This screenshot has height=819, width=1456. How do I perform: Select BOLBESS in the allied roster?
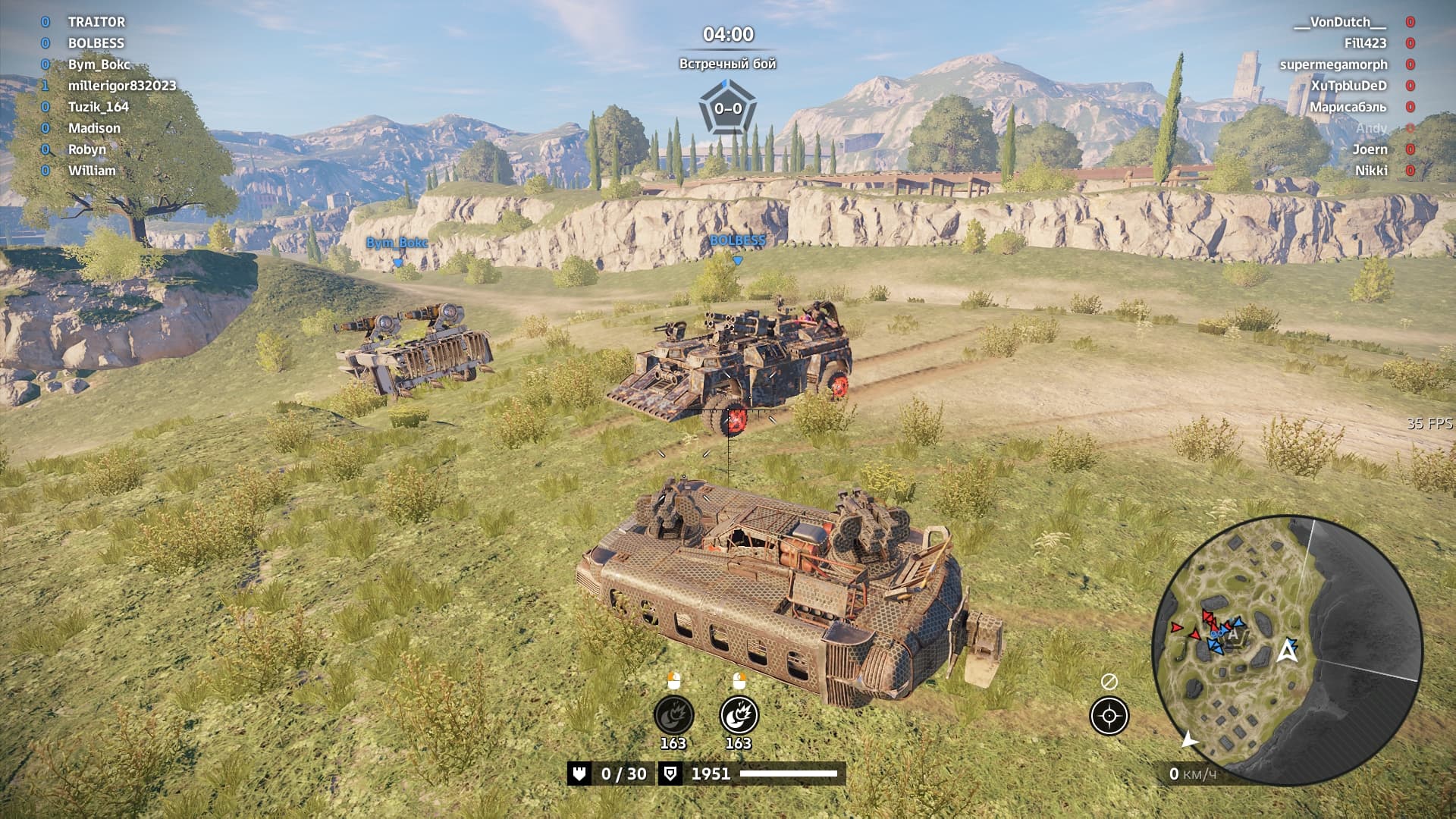[x=96, y=43]
